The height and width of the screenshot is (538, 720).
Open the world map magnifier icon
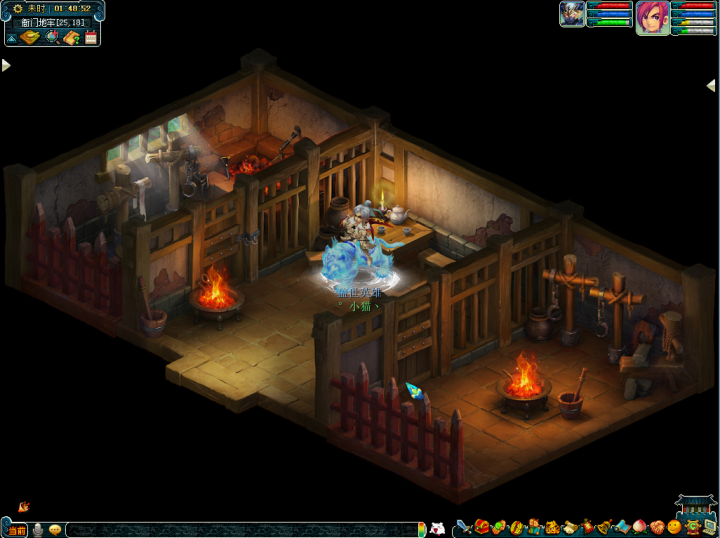coord(52,38)
